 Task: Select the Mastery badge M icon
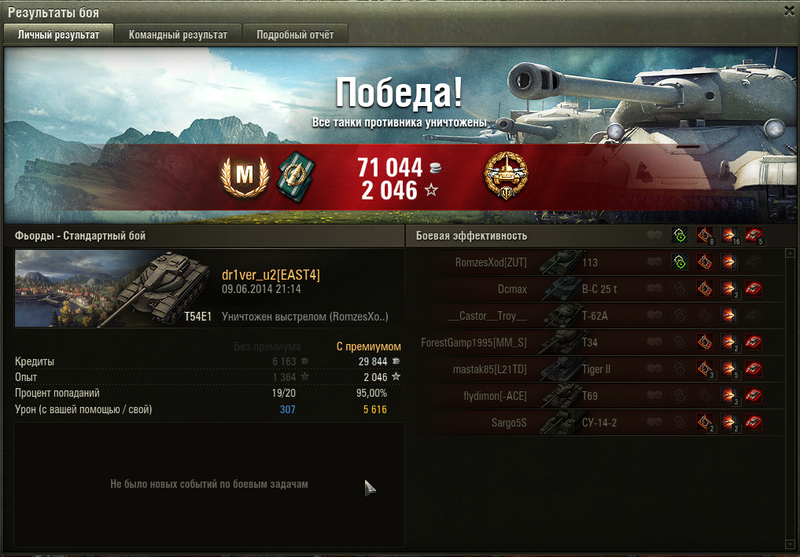(244, 176)
